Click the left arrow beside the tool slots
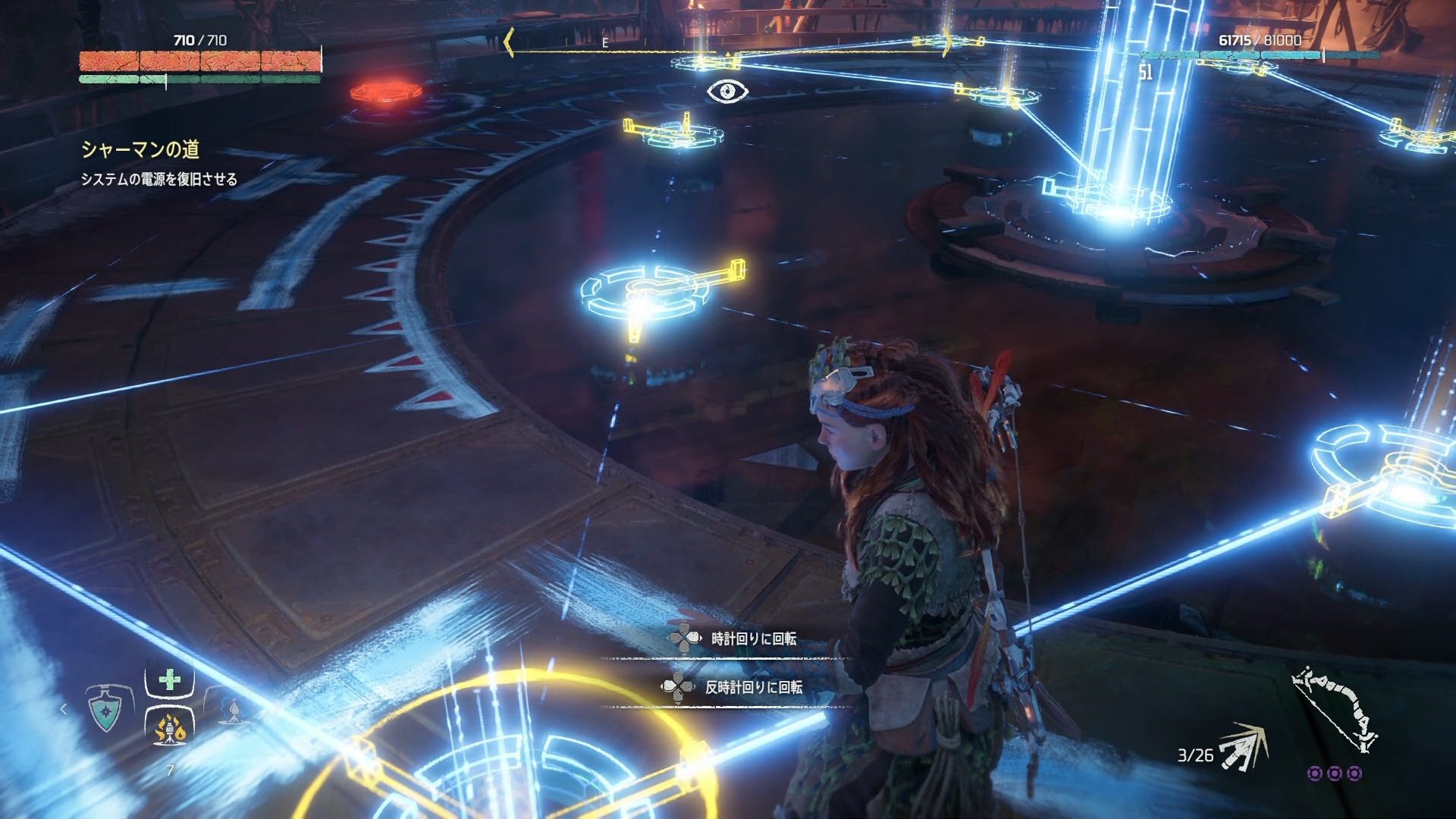The height and width of the screenshot is (819, 1456). (64, 709)
